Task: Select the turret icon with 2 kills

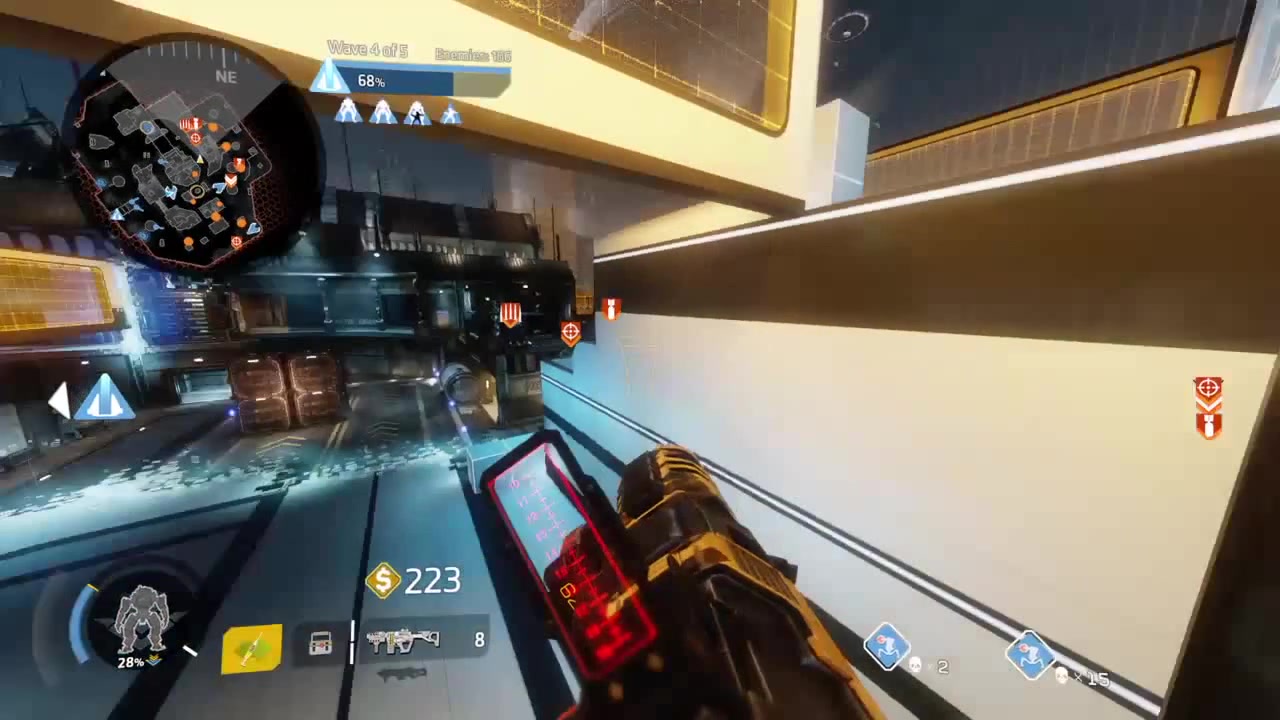Action: 887,647
